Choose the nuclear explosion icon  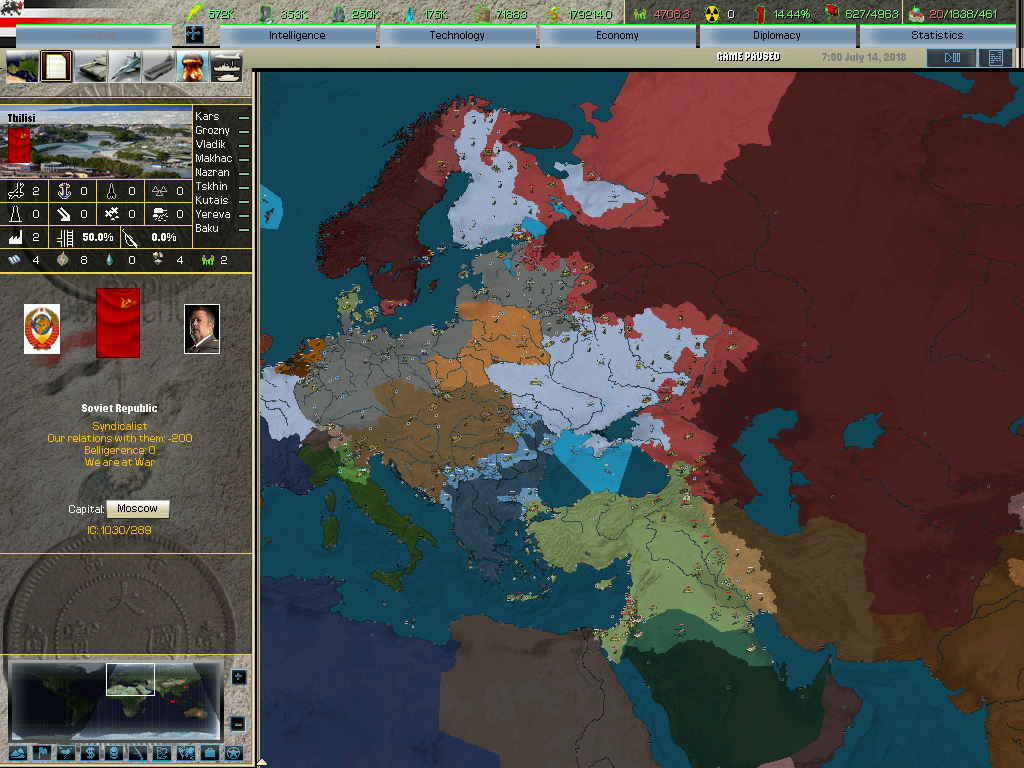[x=192, y=67]
